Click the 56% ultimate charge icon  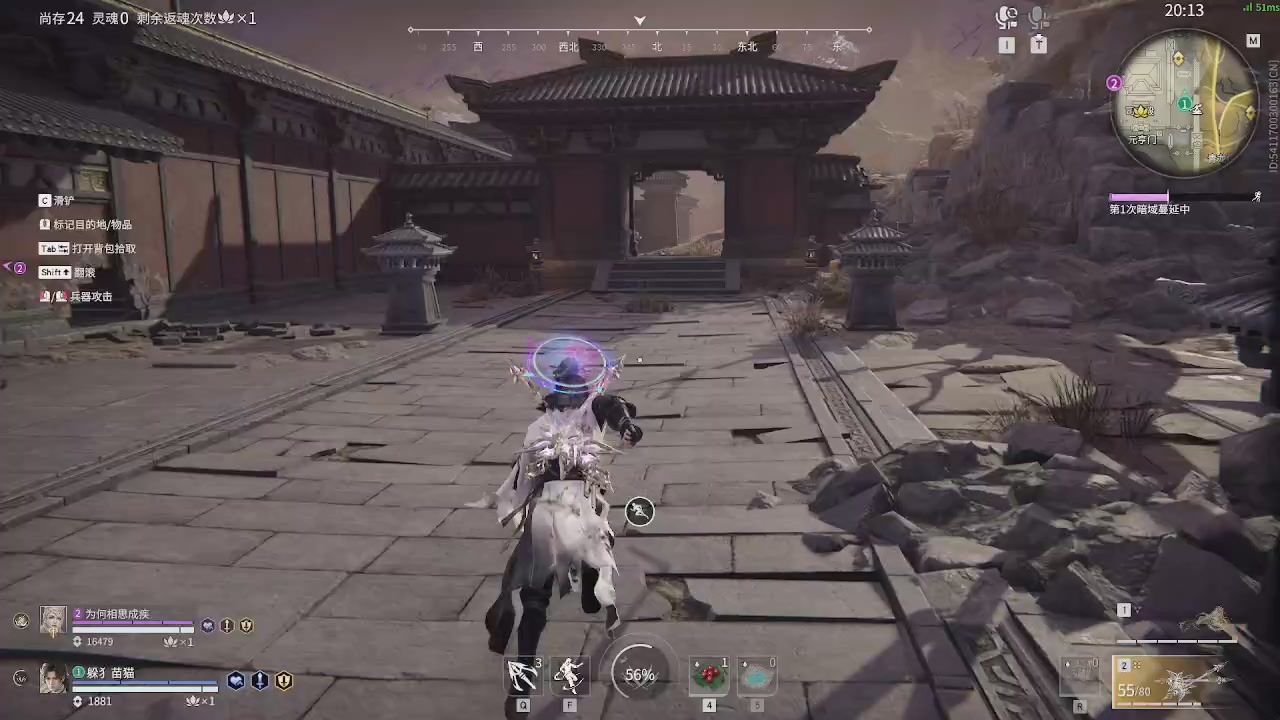[x=639, y=675]
